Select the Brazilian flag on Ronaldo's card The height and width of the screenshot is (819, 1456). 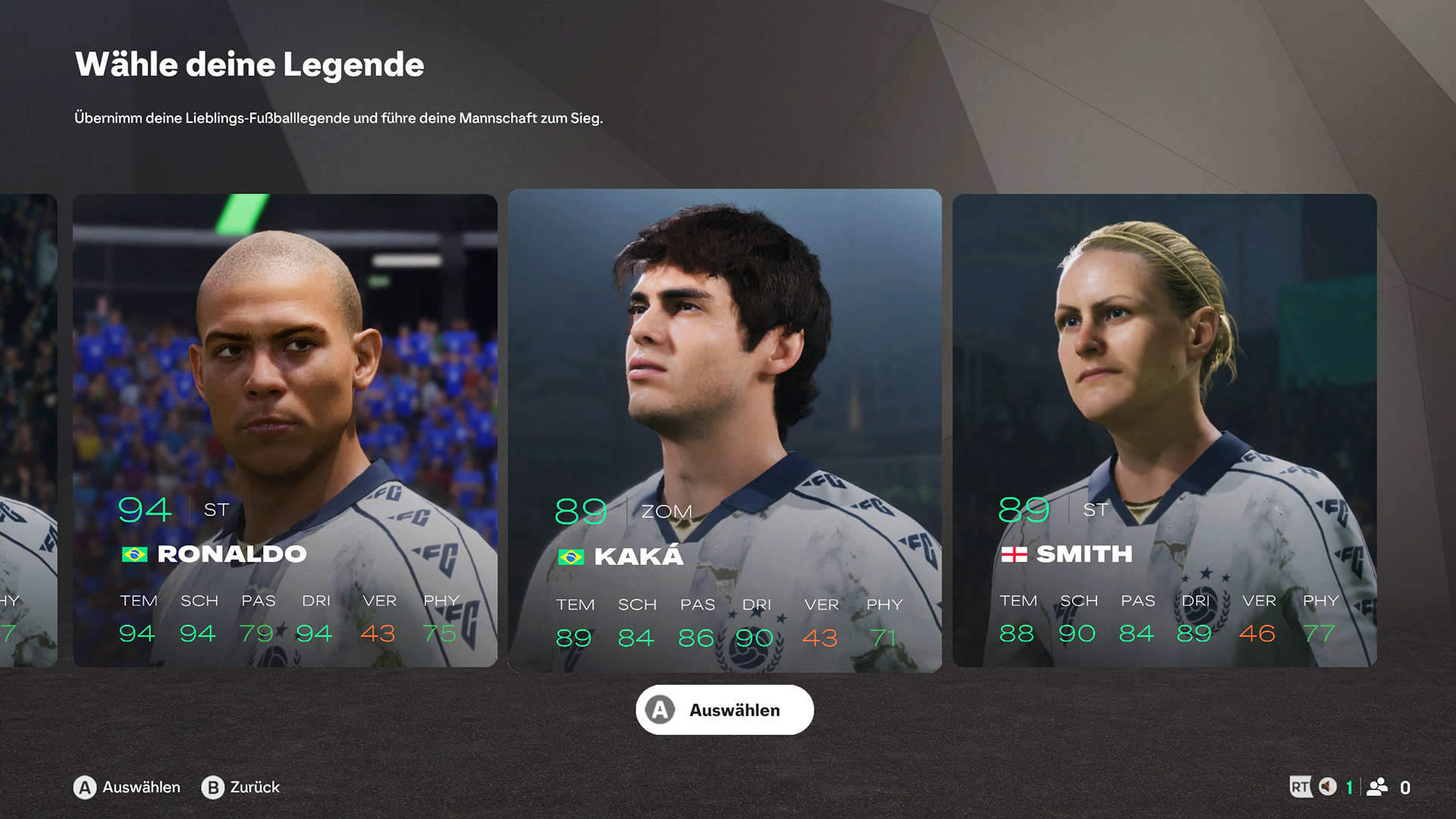[134, 554]
